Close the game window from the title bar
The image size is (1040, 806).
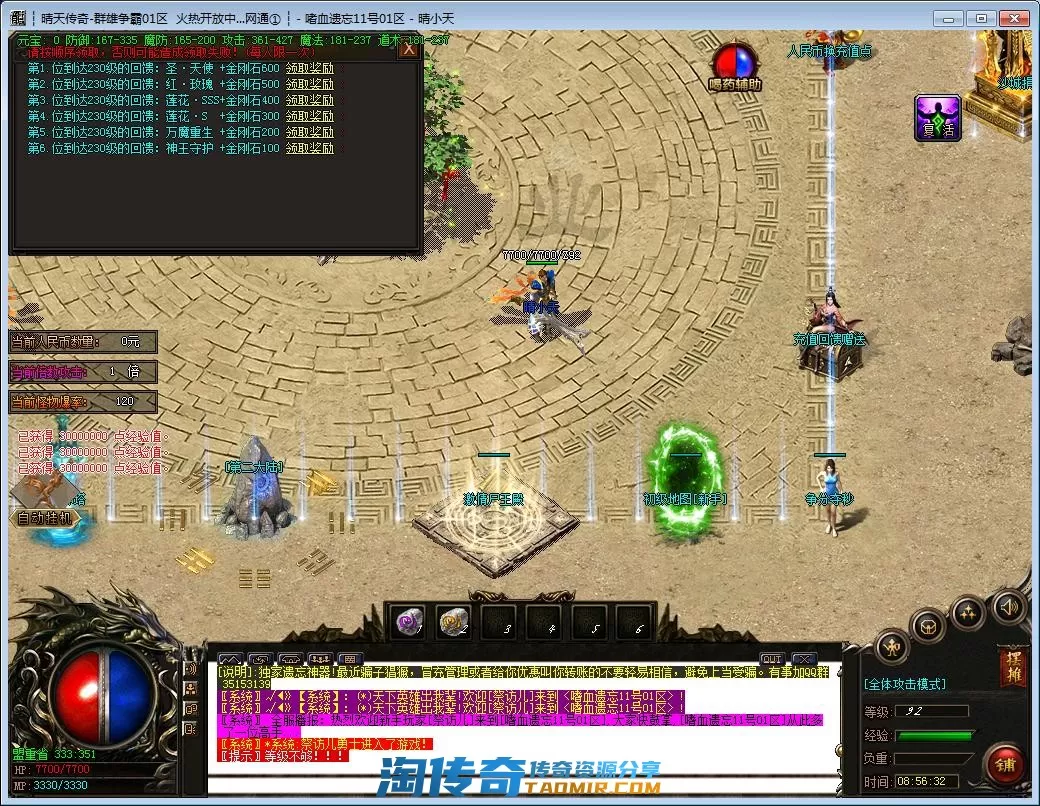[1015, 18]
